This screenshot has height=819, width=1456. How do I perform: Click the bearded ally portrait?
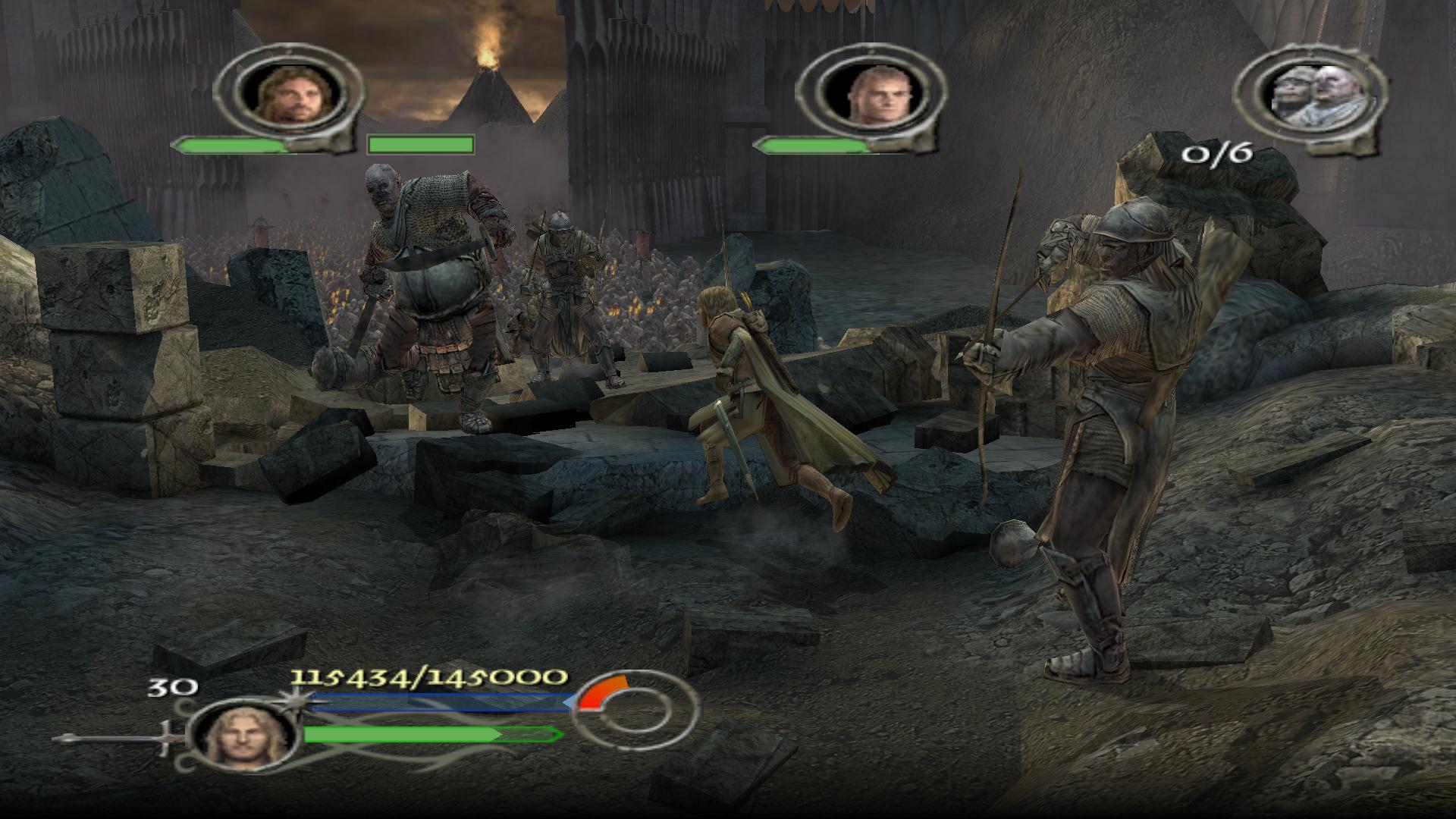coord(294,94)
